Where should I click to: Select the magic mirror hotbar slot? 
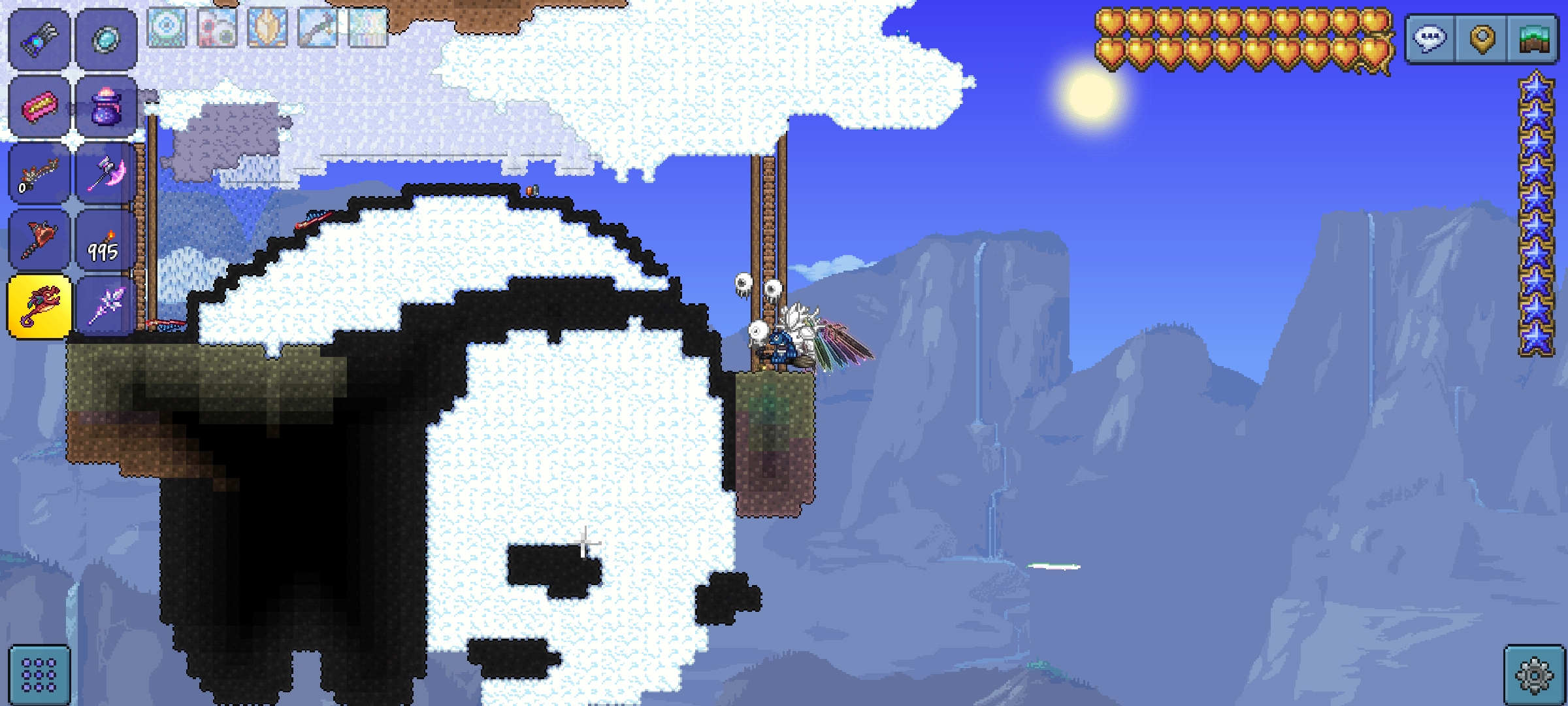click(106, 39)
